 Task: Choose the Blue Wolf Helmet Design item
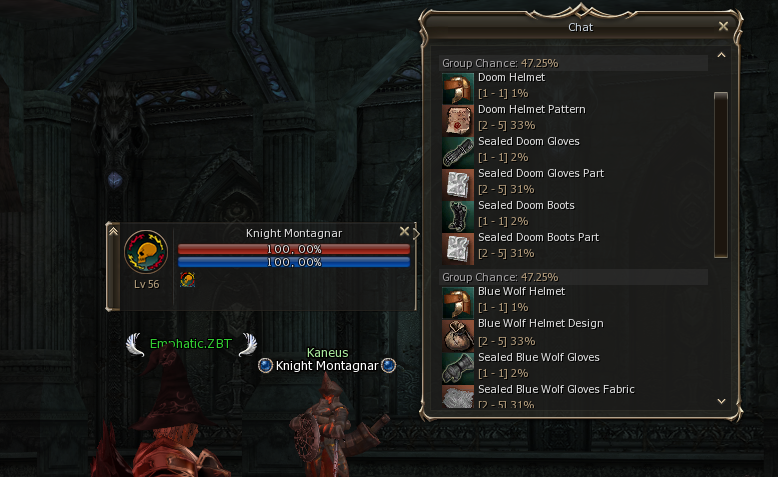540,324
